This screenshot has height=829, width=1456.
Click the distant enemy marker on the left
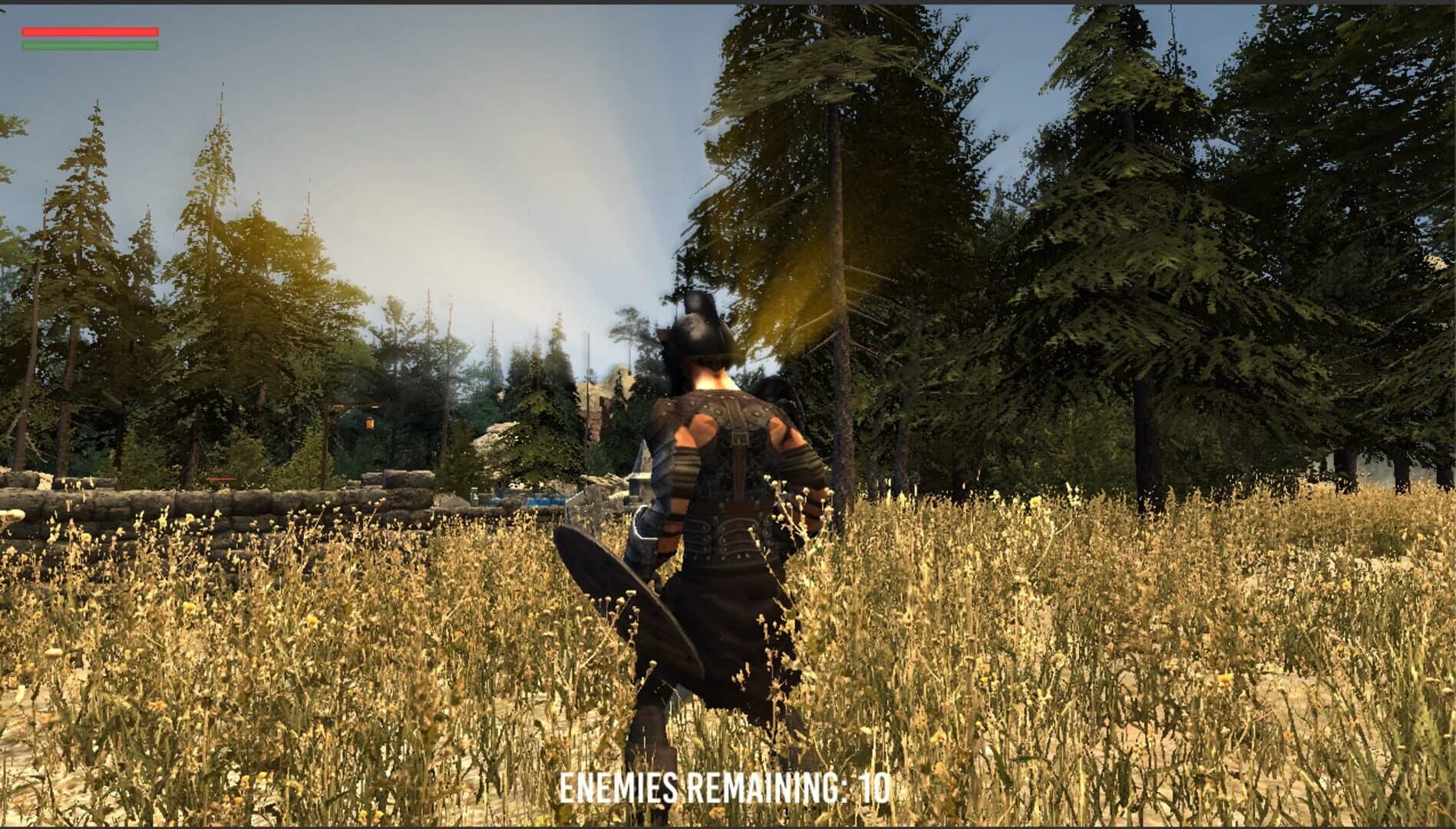click(220, 477)
